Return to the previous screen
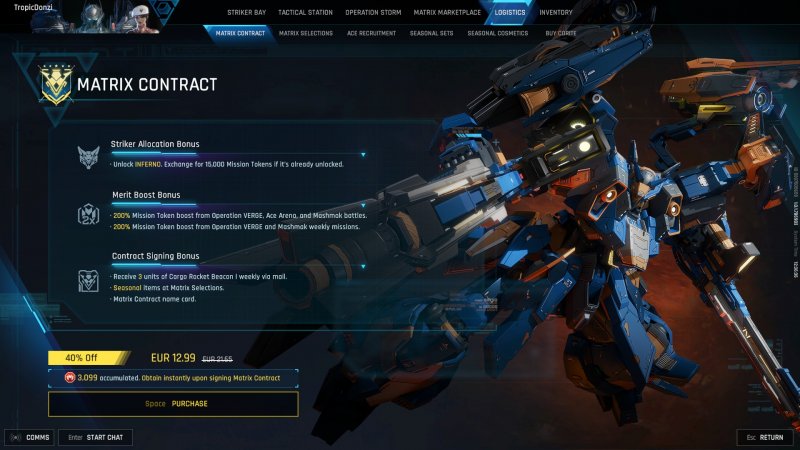This screenshot has height=450, width=800. click(x=765, y=437)
